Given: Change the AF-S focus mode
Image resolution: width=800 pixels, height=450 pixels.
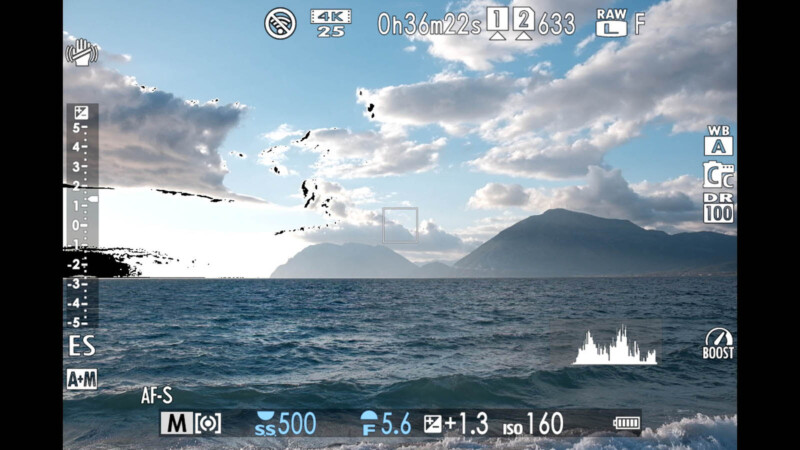Looking at the screenshot, I should pyautogui.click(x=157, y=396).
